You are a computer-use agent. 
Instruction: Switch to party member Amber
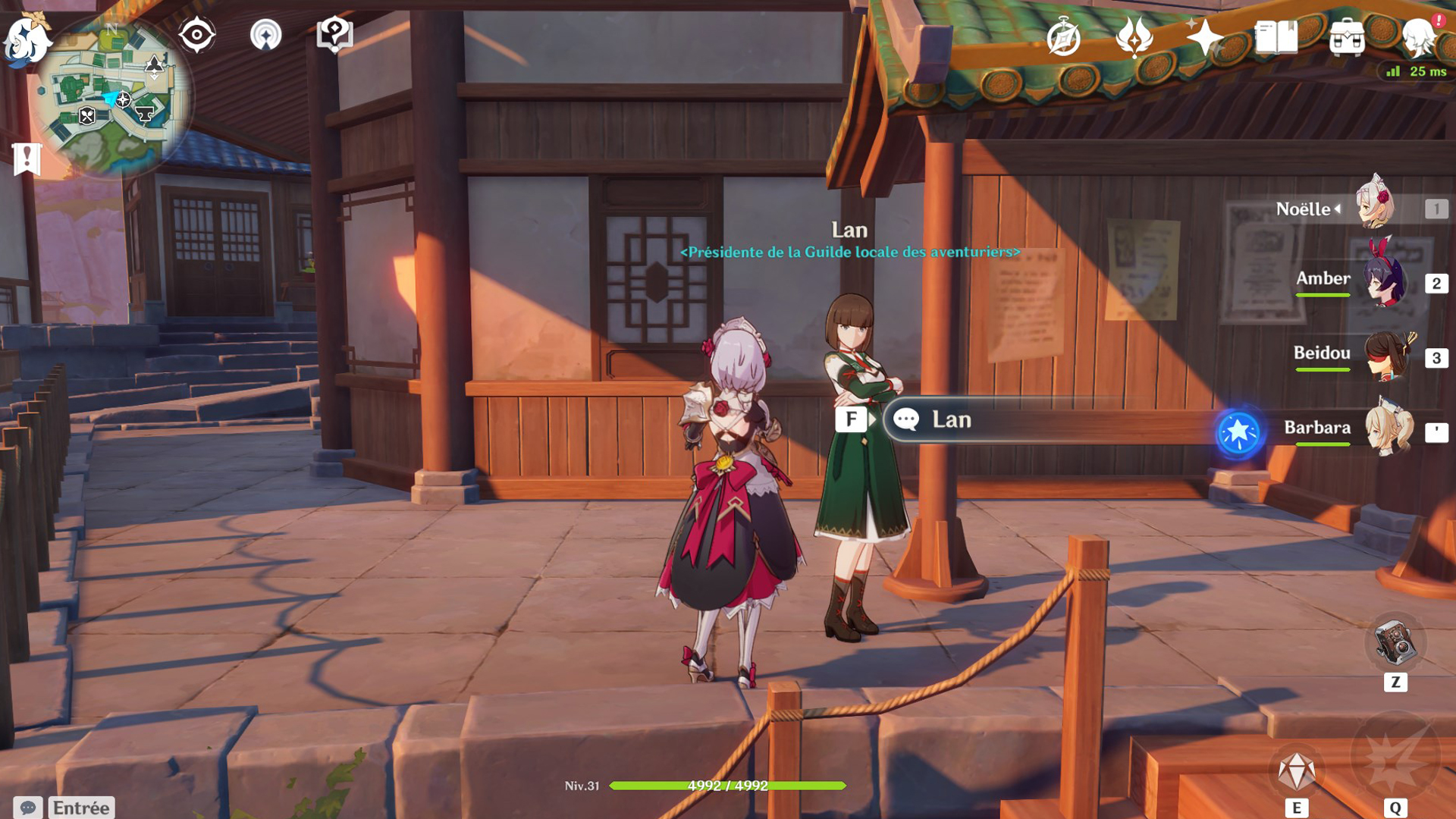click(x=1384, y=281)
